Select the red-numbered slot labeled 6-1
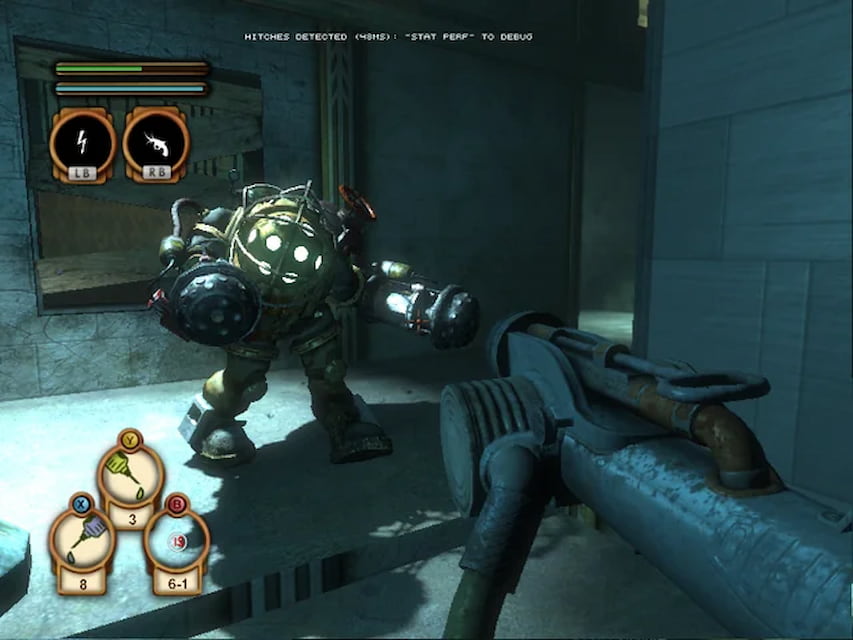 176,543
